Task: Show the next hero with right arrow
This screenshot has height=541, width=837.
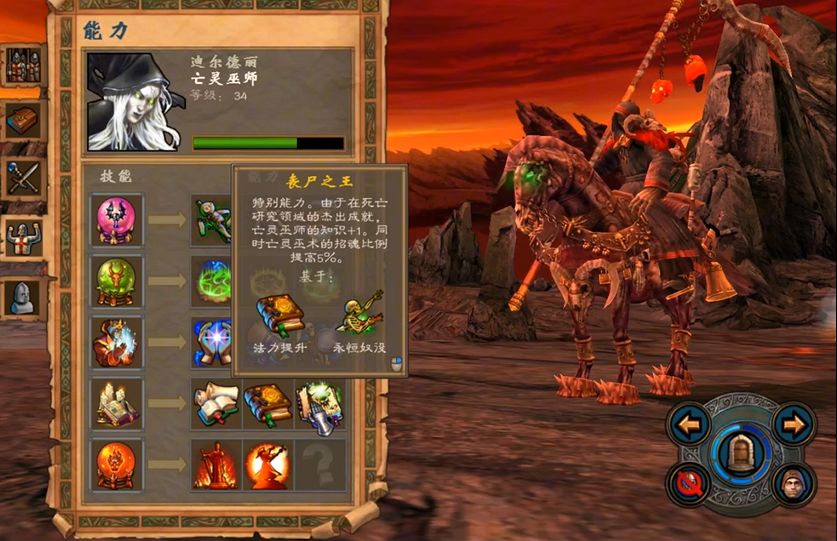Action: [794, 425]
